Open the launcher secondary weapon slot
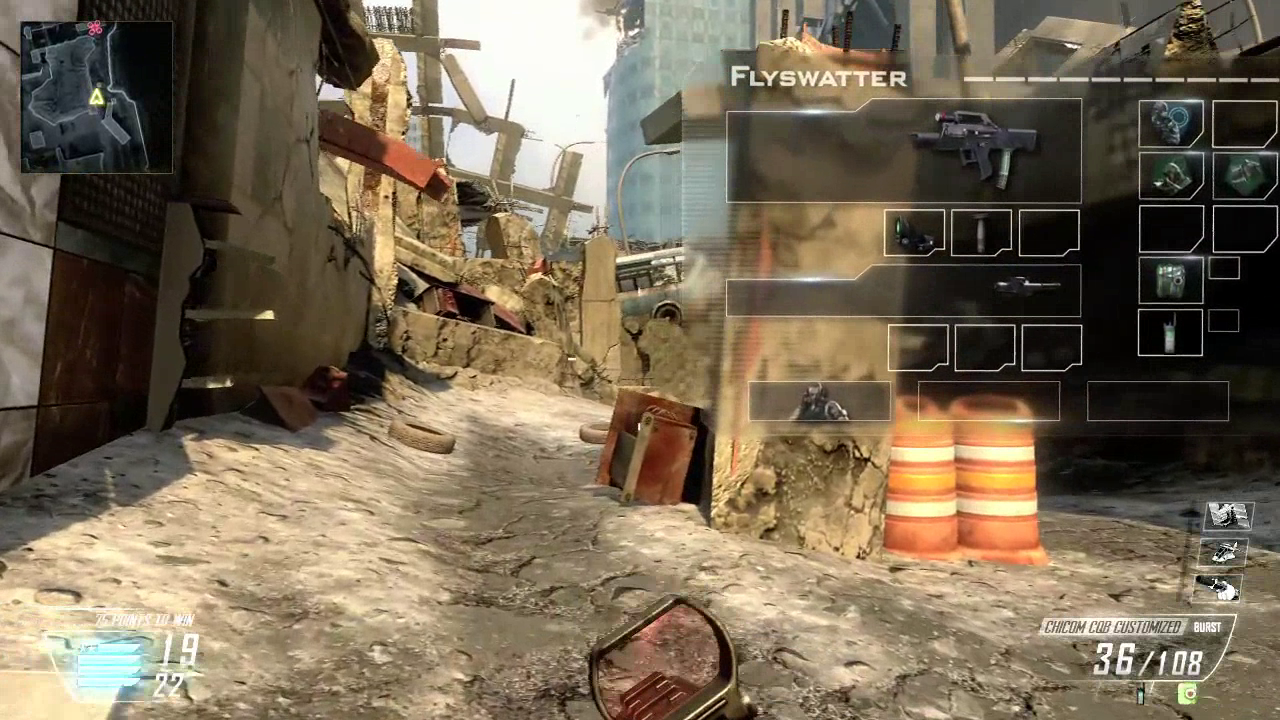Viewport: 1280px width, 720px height. (903, 291)
